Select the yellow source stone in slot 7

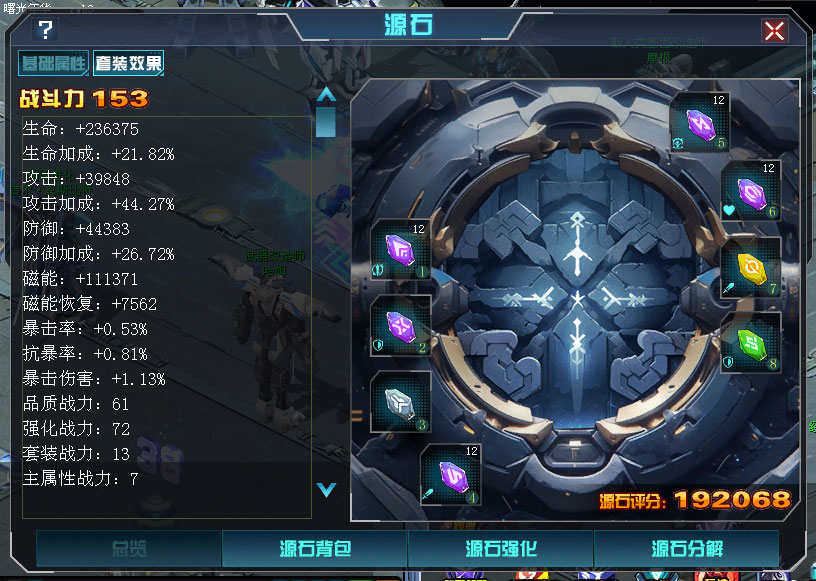750,266
